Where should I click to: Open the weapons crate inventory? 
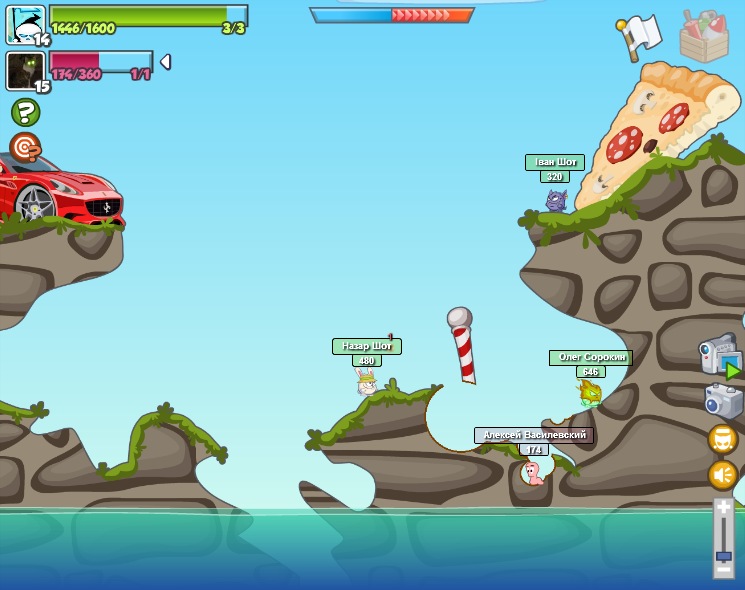pos(704,36)
